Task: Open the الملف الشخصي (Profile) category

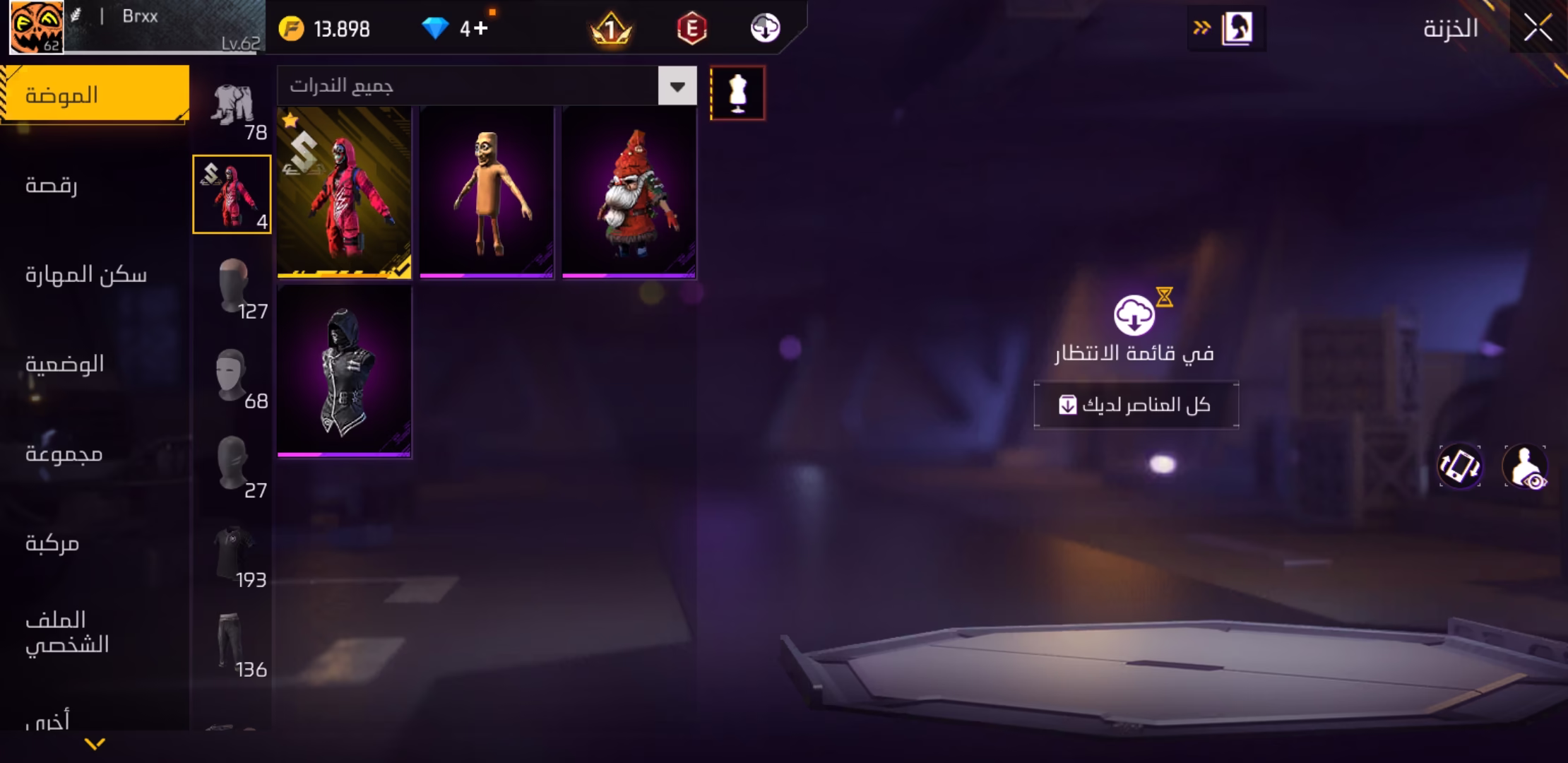Action: tap(67, 632)
